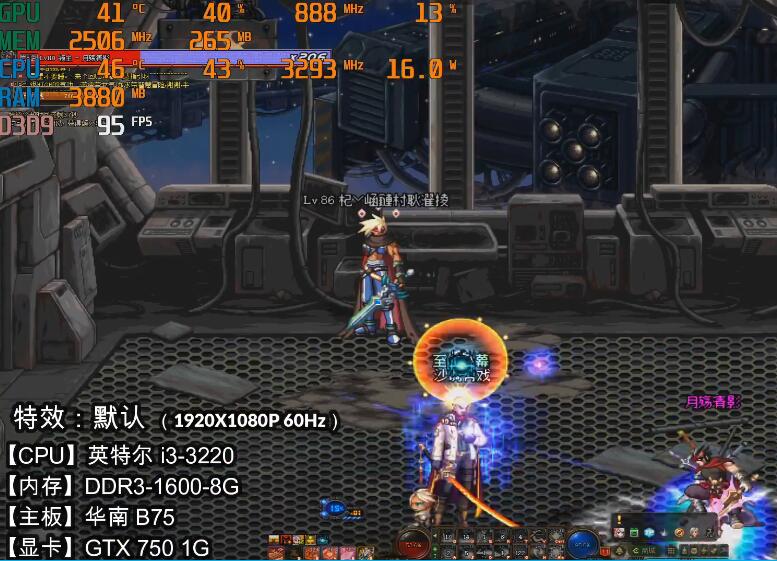Open the pink-haired character portrait icon
The height and width of the screenshot is (561, 777).
click(619, 533)
